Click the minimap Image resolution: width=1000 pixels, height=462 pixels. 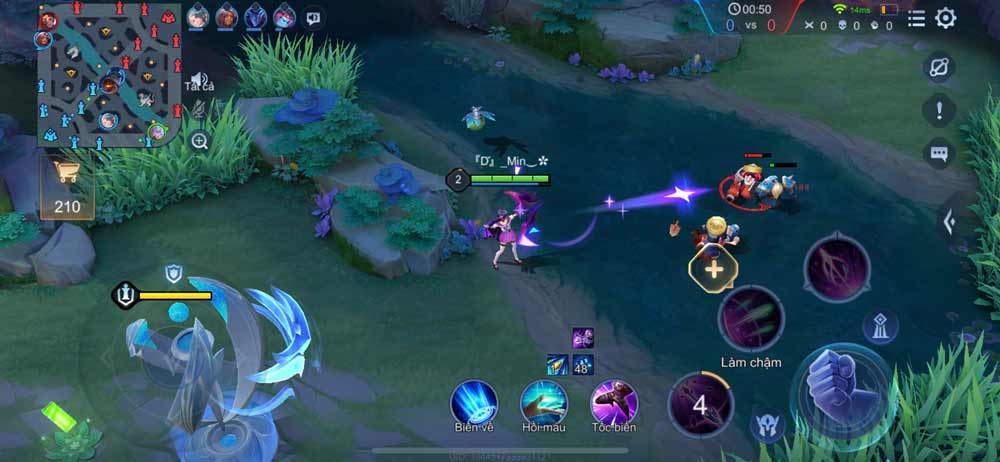pos(110,75)
